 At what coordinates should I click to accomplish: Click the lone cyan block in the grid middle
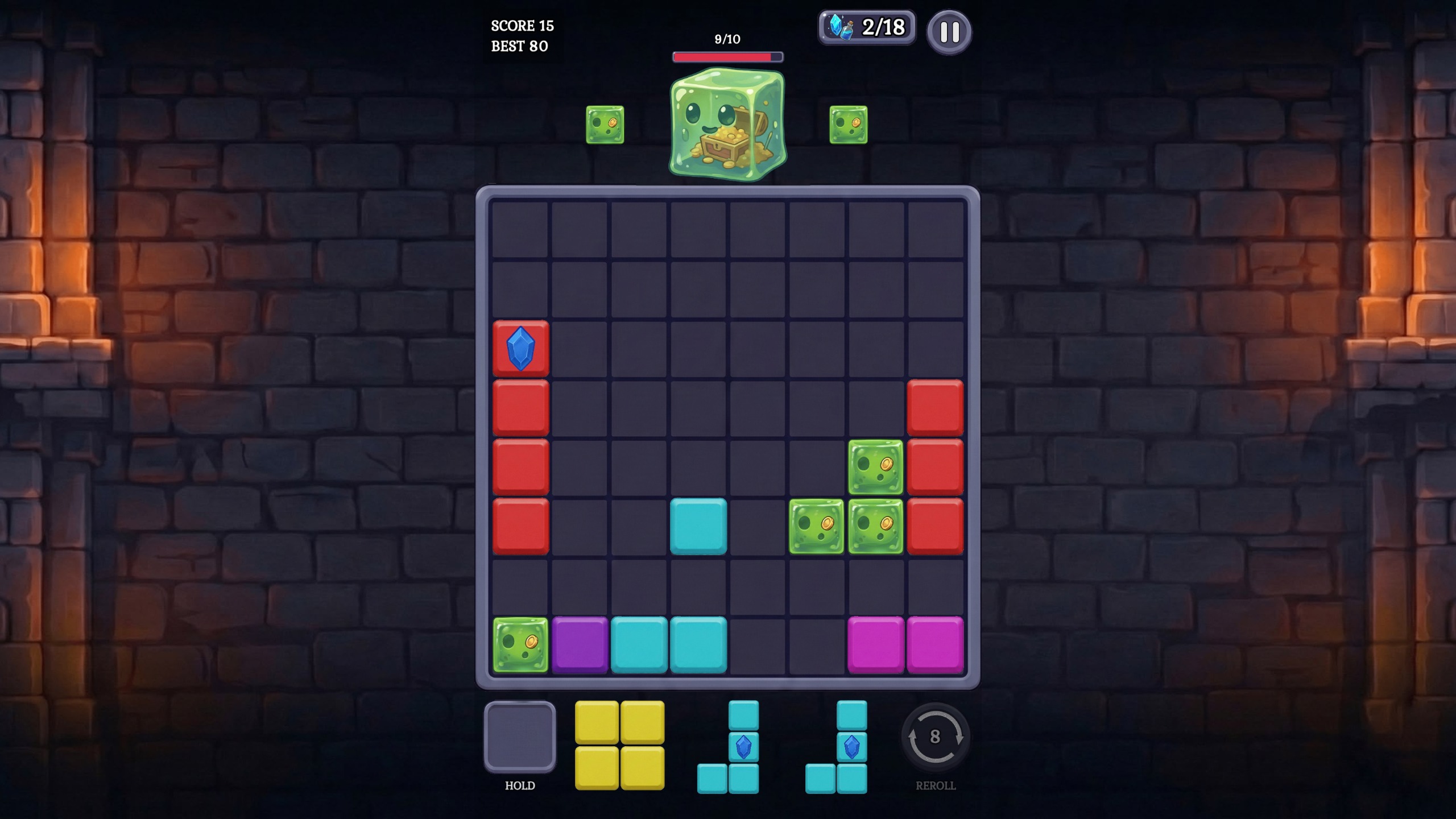[x=700, y=526]
